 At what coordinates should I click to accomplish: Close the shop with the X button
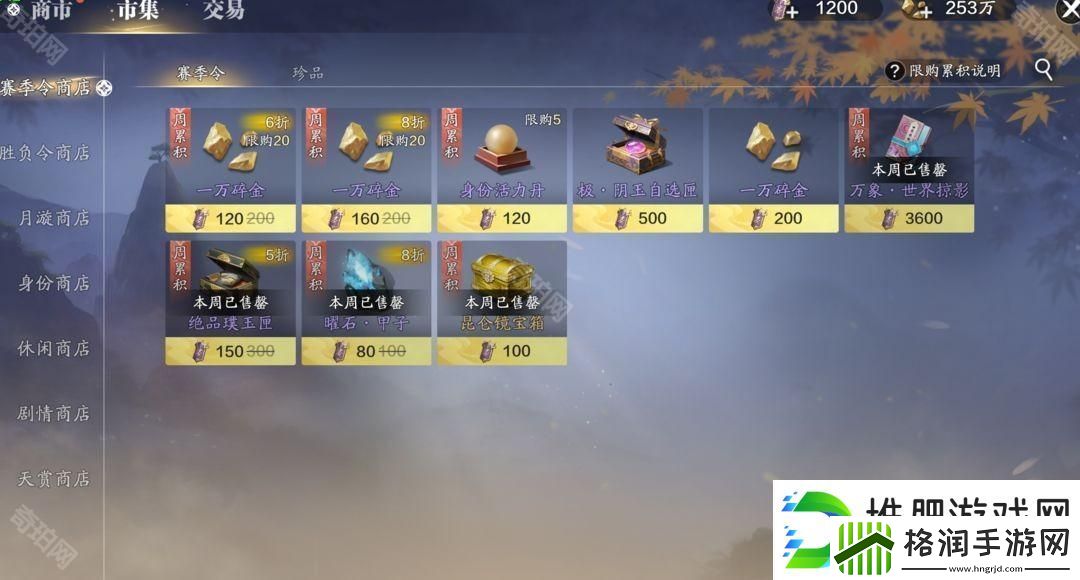point(1066,10)
